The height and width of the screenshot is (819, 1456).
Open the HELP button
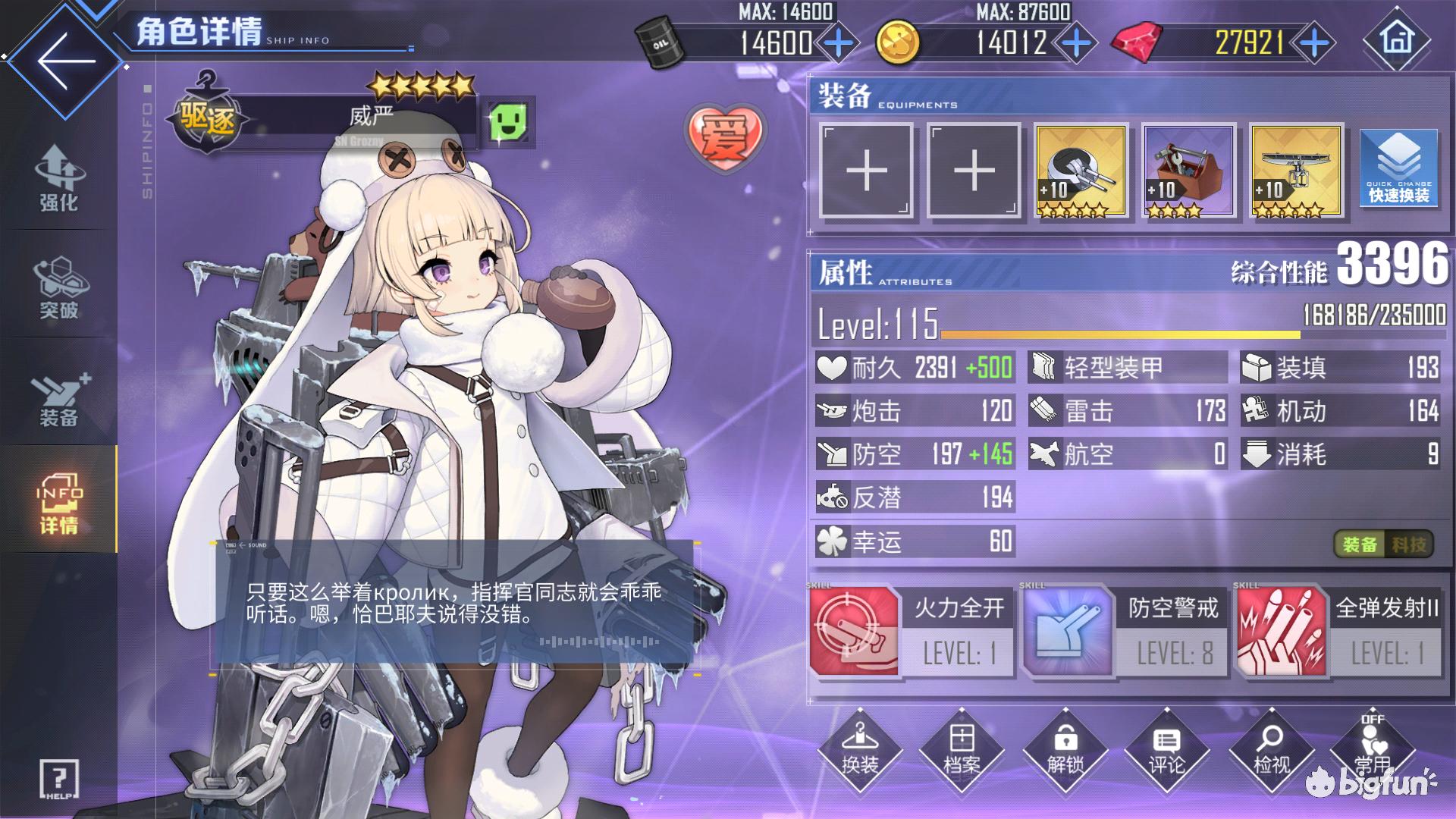point(58,779)
